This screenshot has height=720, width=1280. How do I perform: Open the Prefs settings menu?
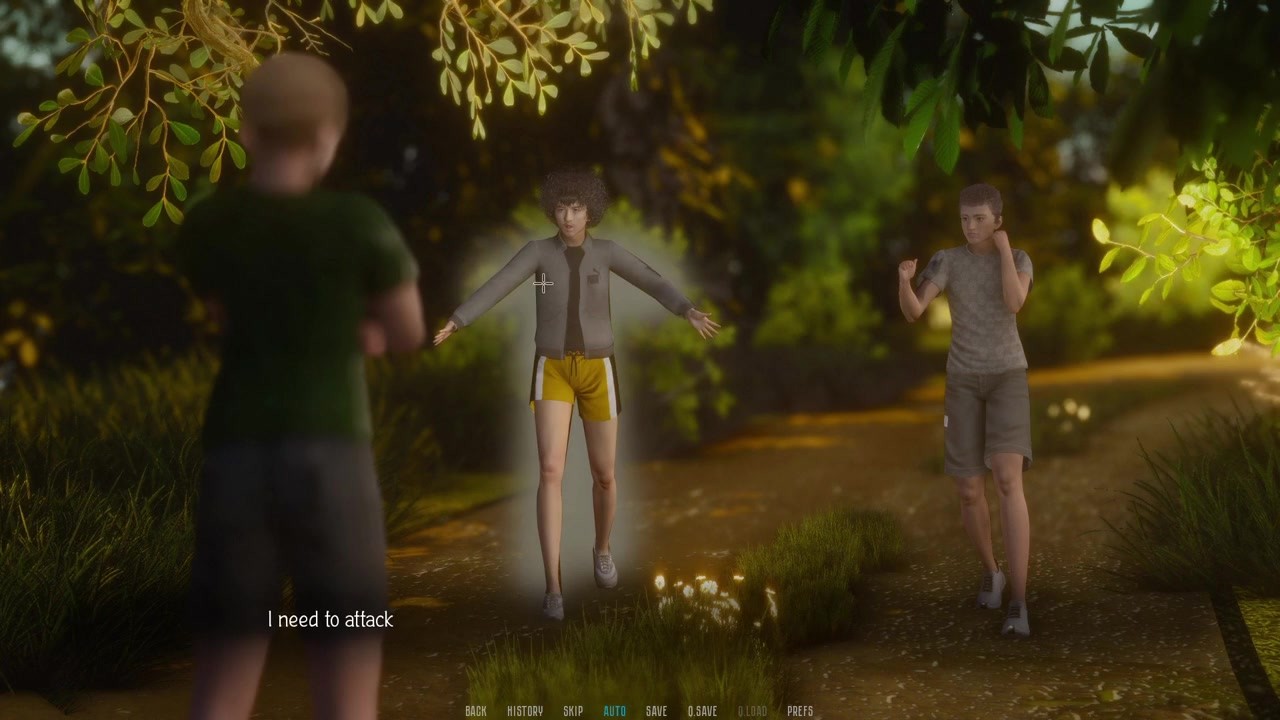pyautogui.click(x=800, y=711)
